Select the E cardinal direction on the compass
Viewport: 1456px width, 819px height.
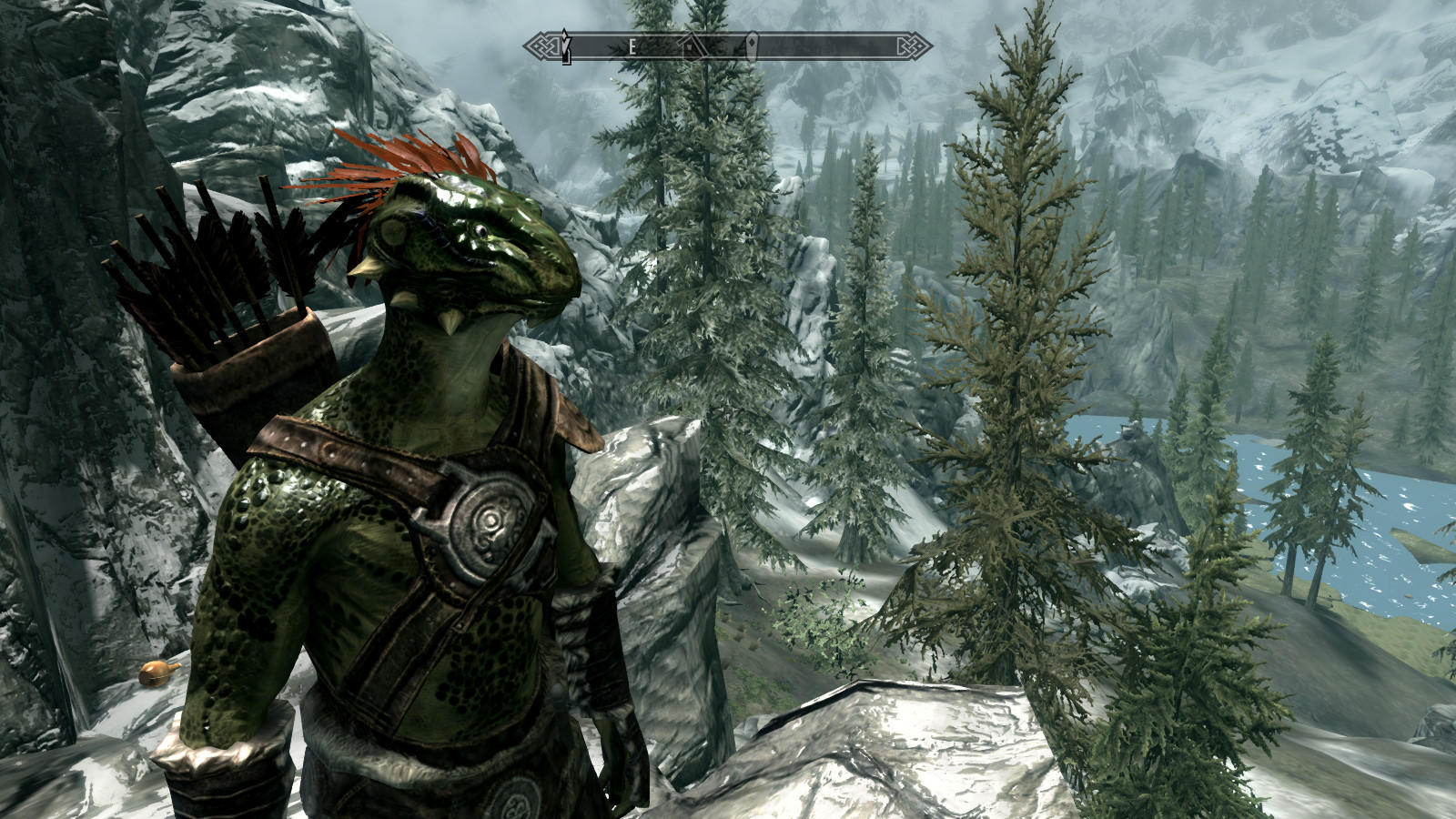632,44
